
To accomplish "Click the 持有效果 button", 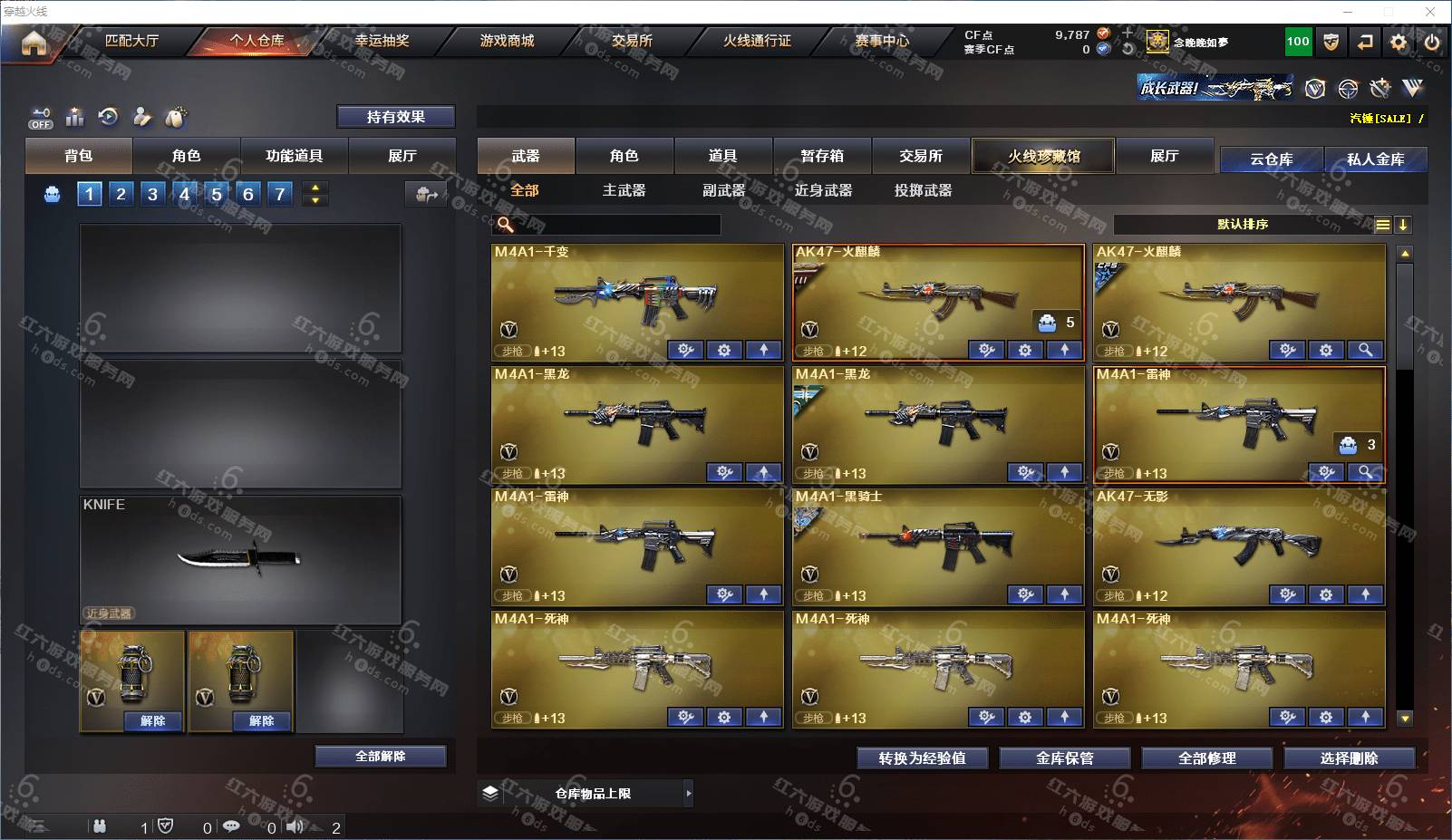I will click(395, 117).
